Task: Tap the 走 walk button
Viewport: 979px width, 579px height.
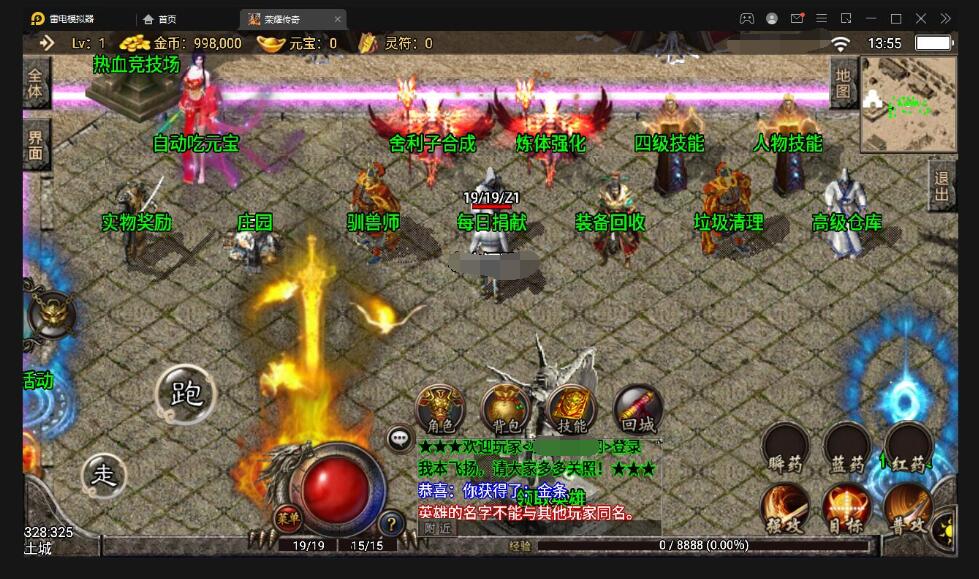Action: (x=104, y=476)
